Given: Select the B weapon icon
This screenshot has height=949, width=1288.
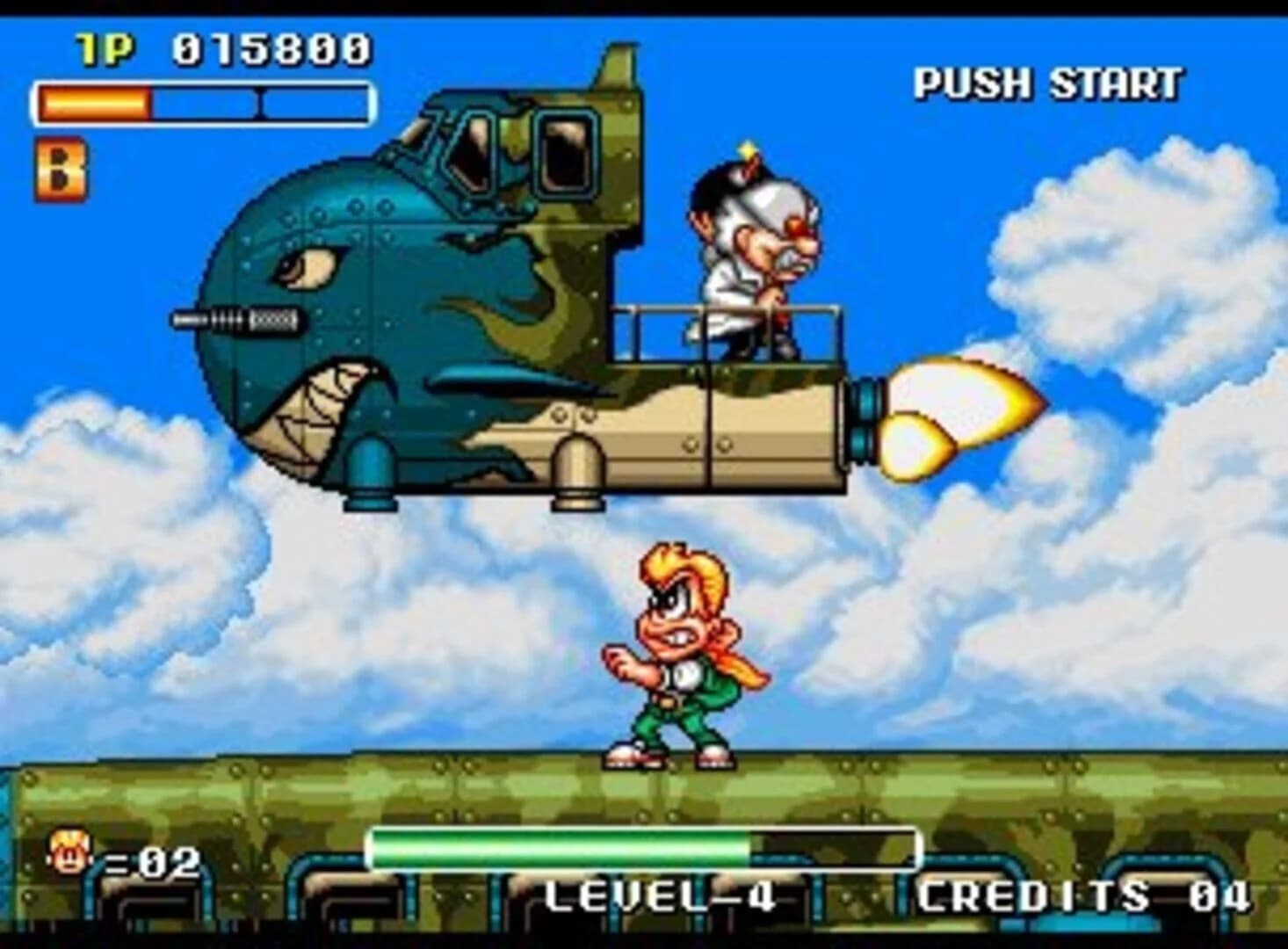Looking at the screenshot, I should click(60, 166).
